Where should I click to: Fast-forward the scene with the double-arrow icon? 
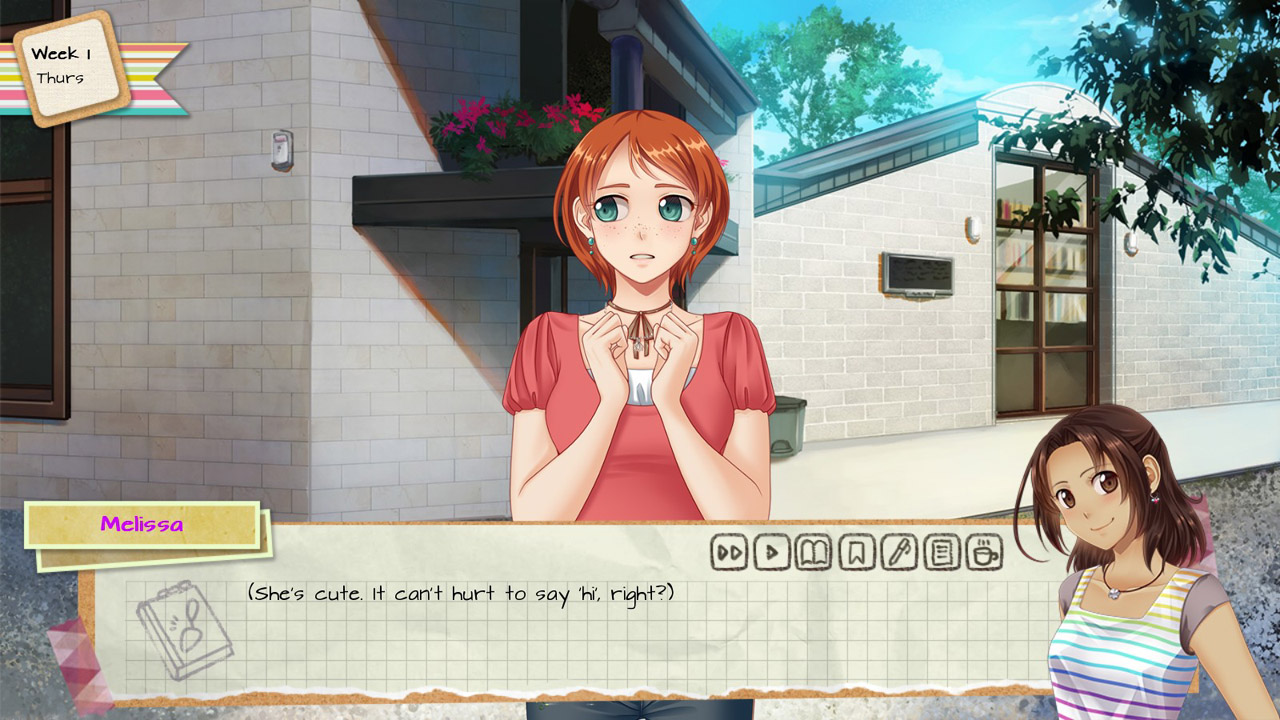728,550
